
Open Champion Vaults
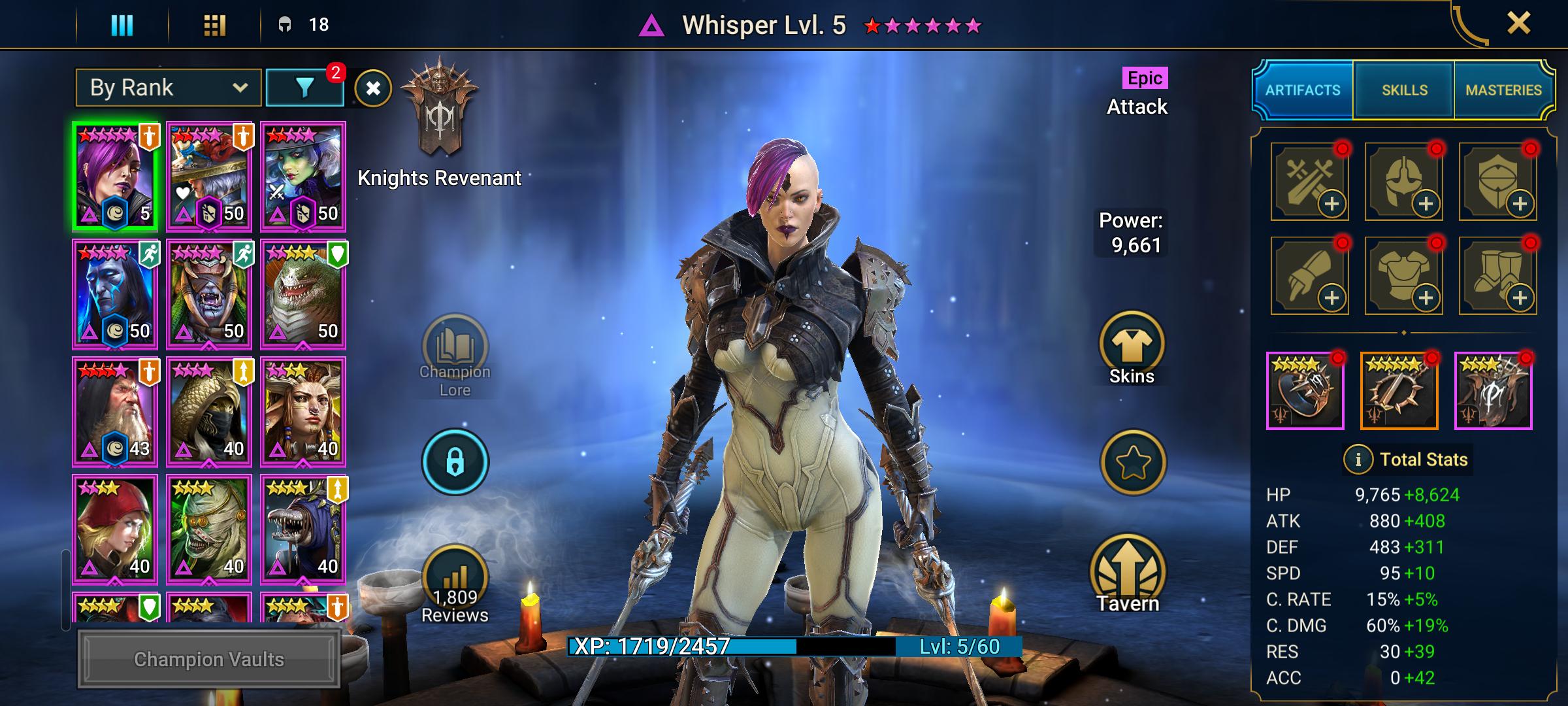tap(208, 660)
